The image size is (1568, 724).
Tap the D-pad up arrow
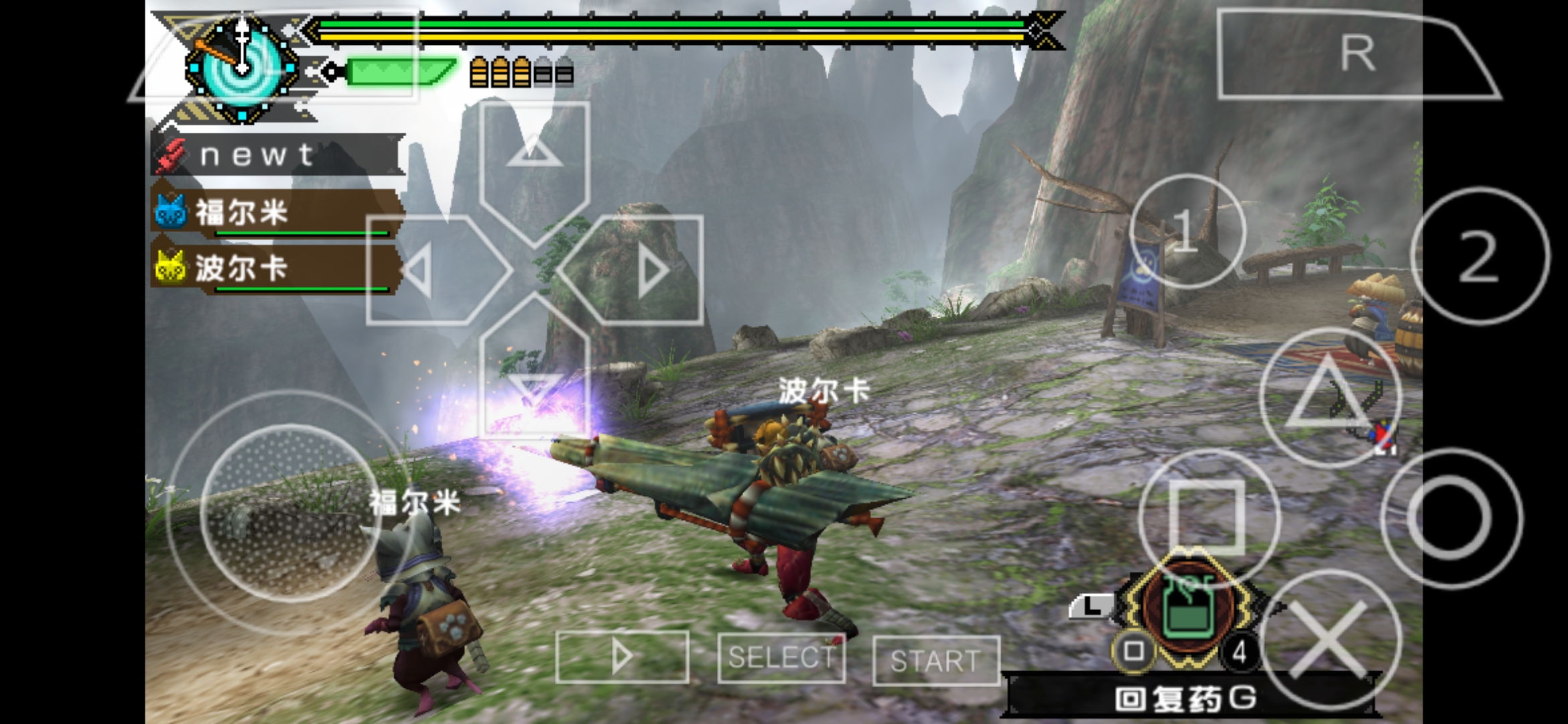point(534,154)
